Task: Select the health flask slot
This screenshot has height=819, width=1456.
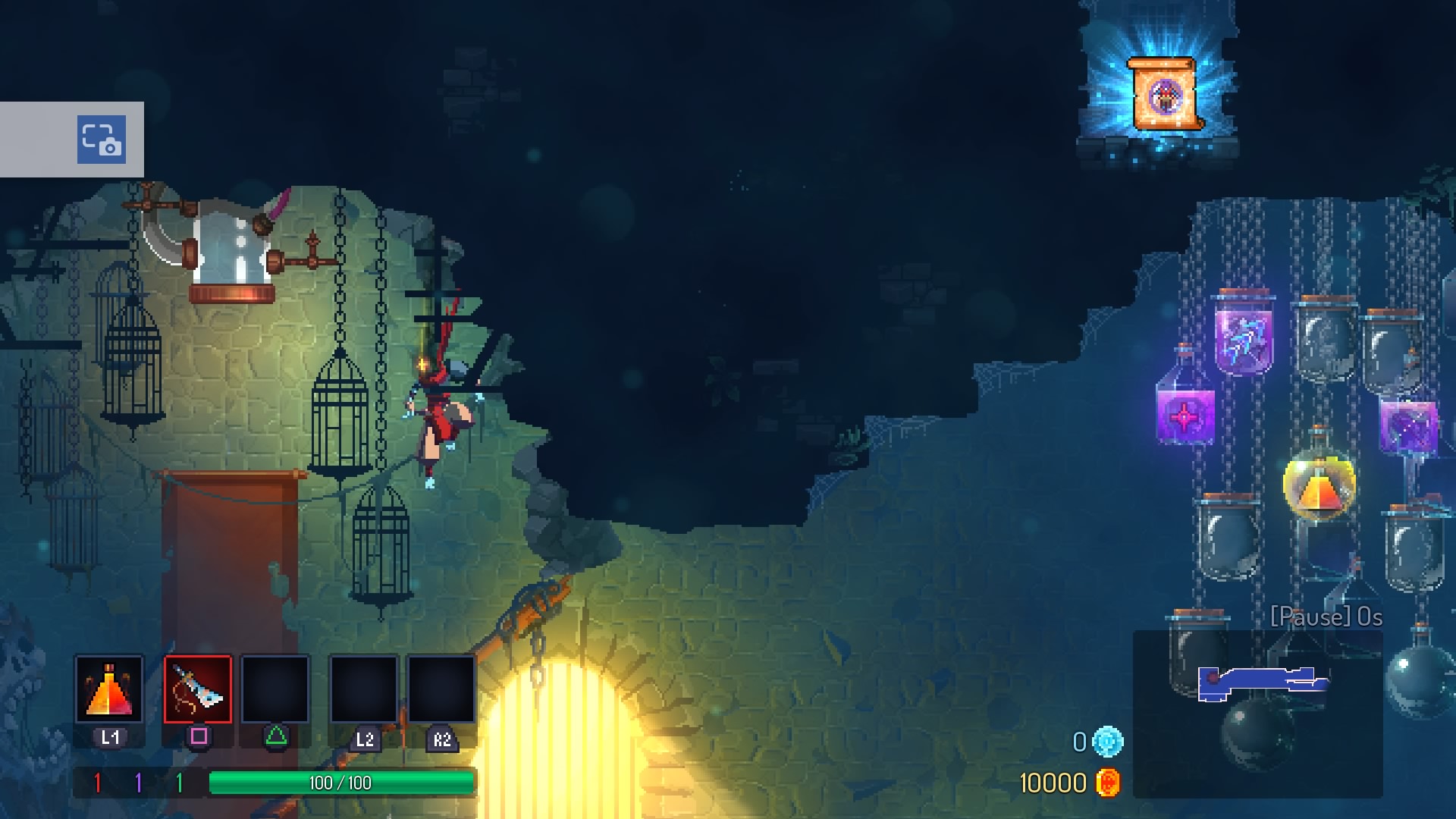Action: click(x=109, y=689)
